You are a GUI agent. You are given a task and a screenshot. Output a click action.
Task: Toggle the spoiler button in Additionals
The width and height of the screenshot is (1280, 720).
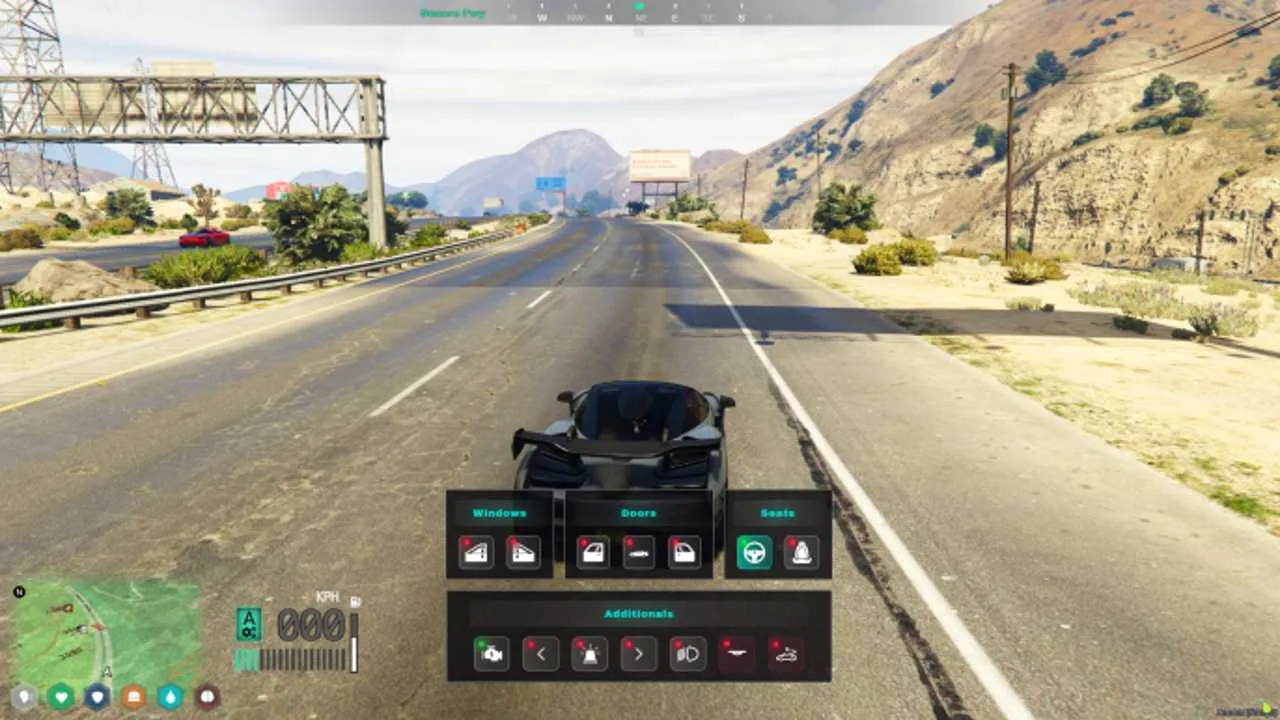(x=737, y=655)
